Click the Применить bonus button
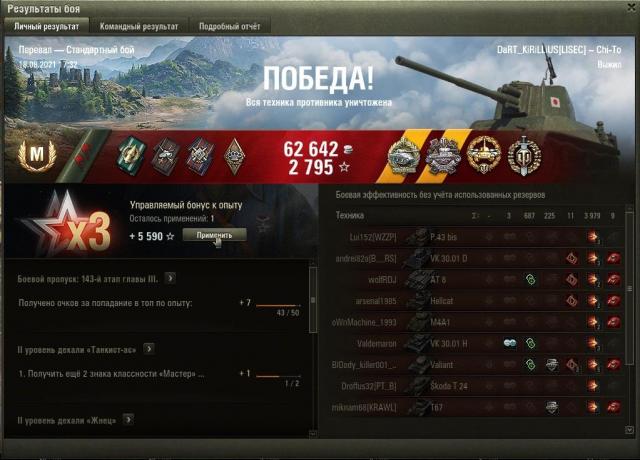The width and height of the screenshot is (640, 460). (x=214, y=235)
